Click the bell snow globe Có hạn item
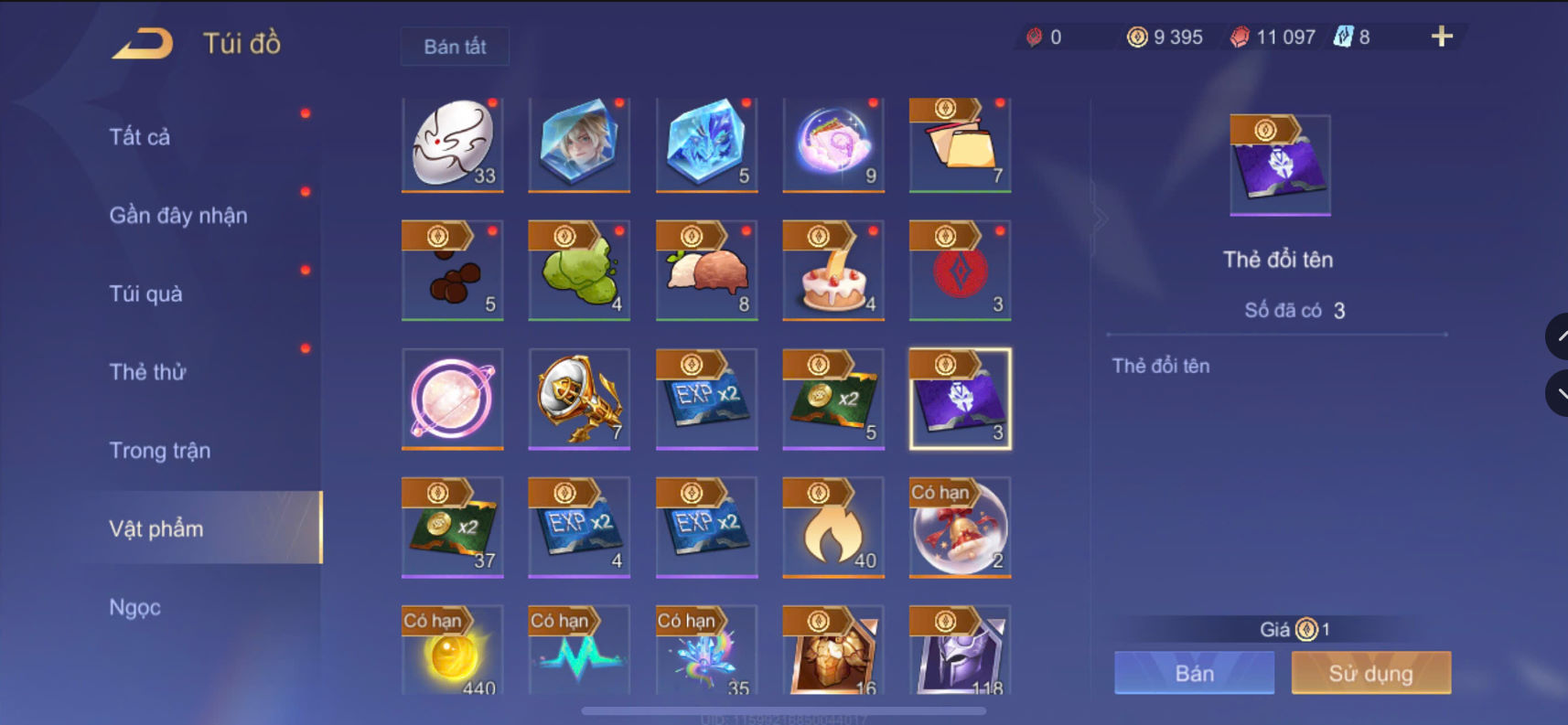The height and width of the screenshot is (725, 1568). pos(959,528)
